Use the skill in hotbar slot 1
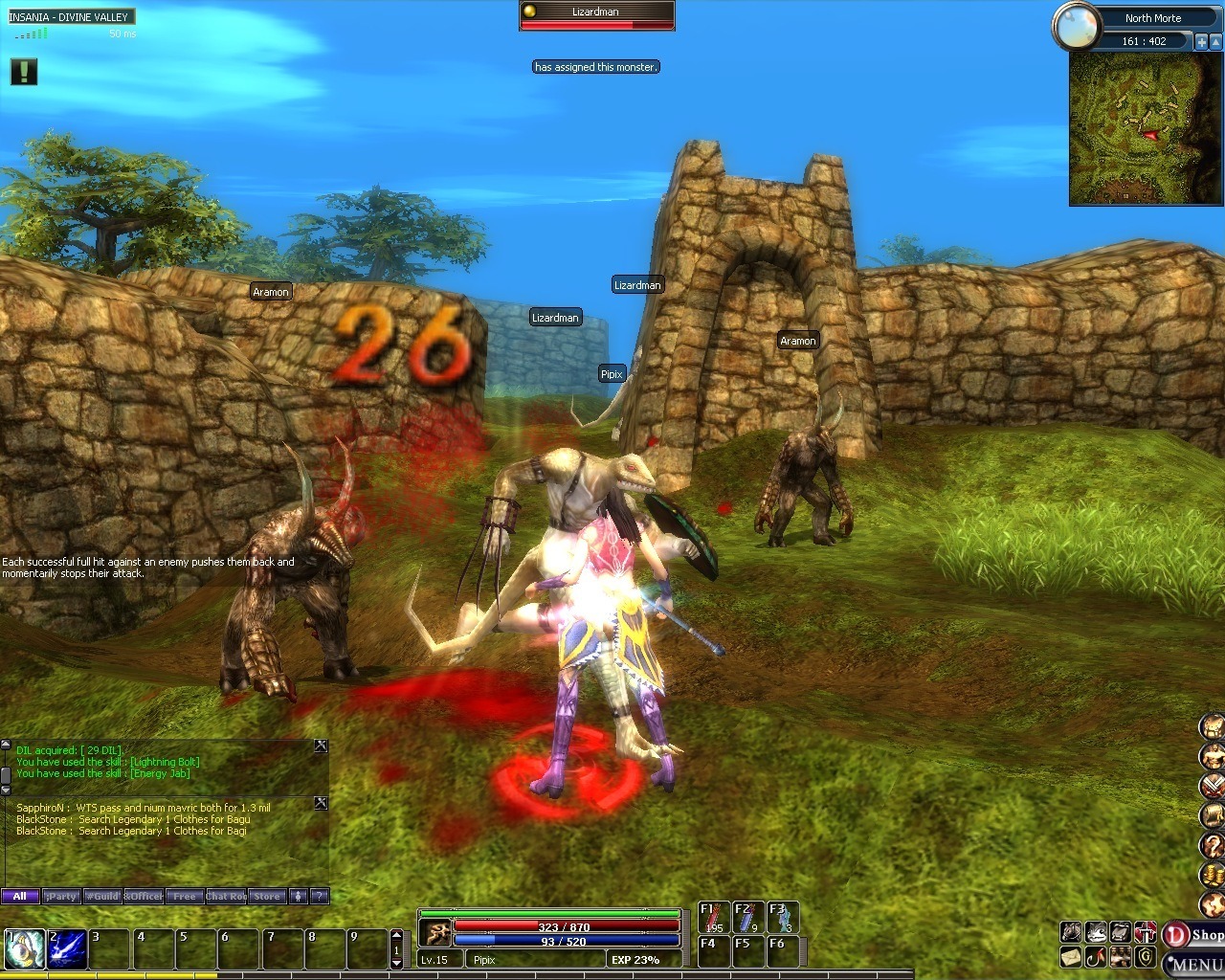The width and height of the screenshot is (1225, 980). (23, 949)
